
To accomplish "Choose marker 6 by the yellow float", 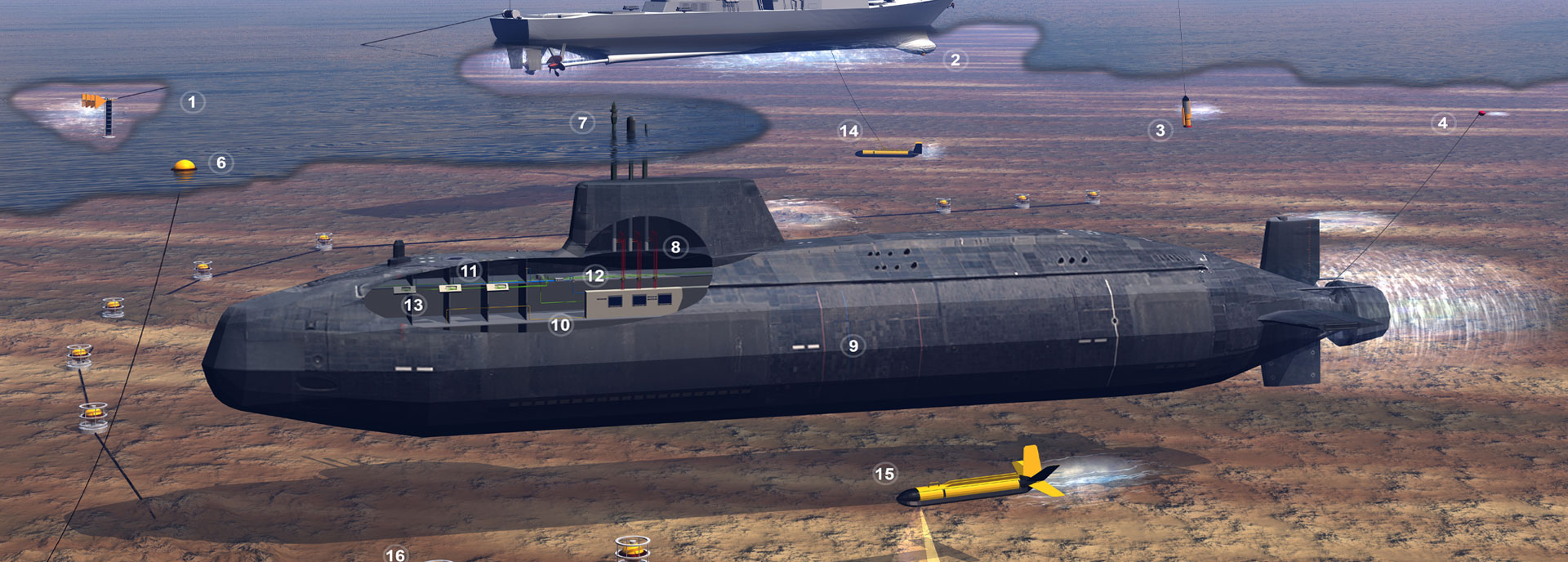I will pyautogui.click(x=220, y=163).
